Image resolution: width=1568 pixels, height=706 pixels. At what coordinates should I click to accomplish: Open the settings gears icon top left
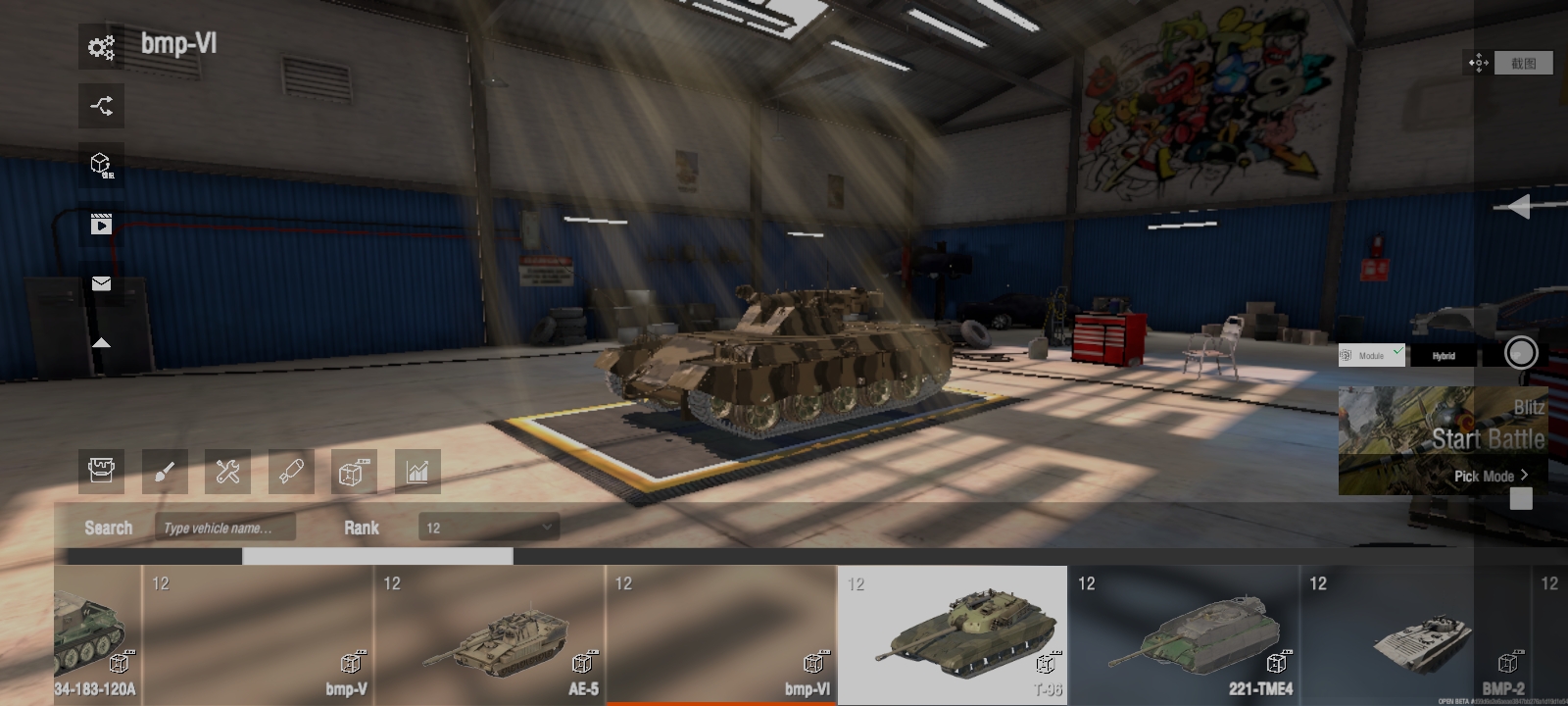tap(101, 47)
